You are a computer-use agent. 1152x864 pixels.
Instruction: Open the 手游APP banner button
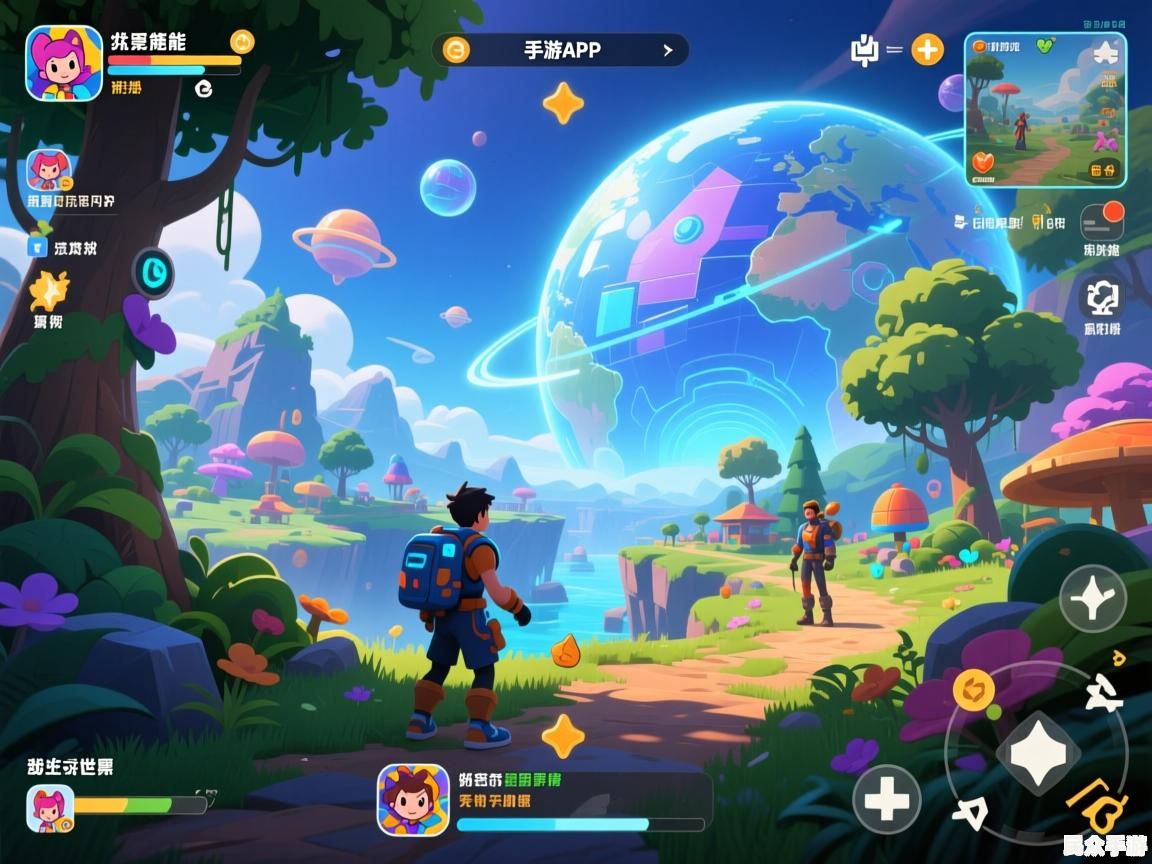pyautogui.click(x=560, y=50)
